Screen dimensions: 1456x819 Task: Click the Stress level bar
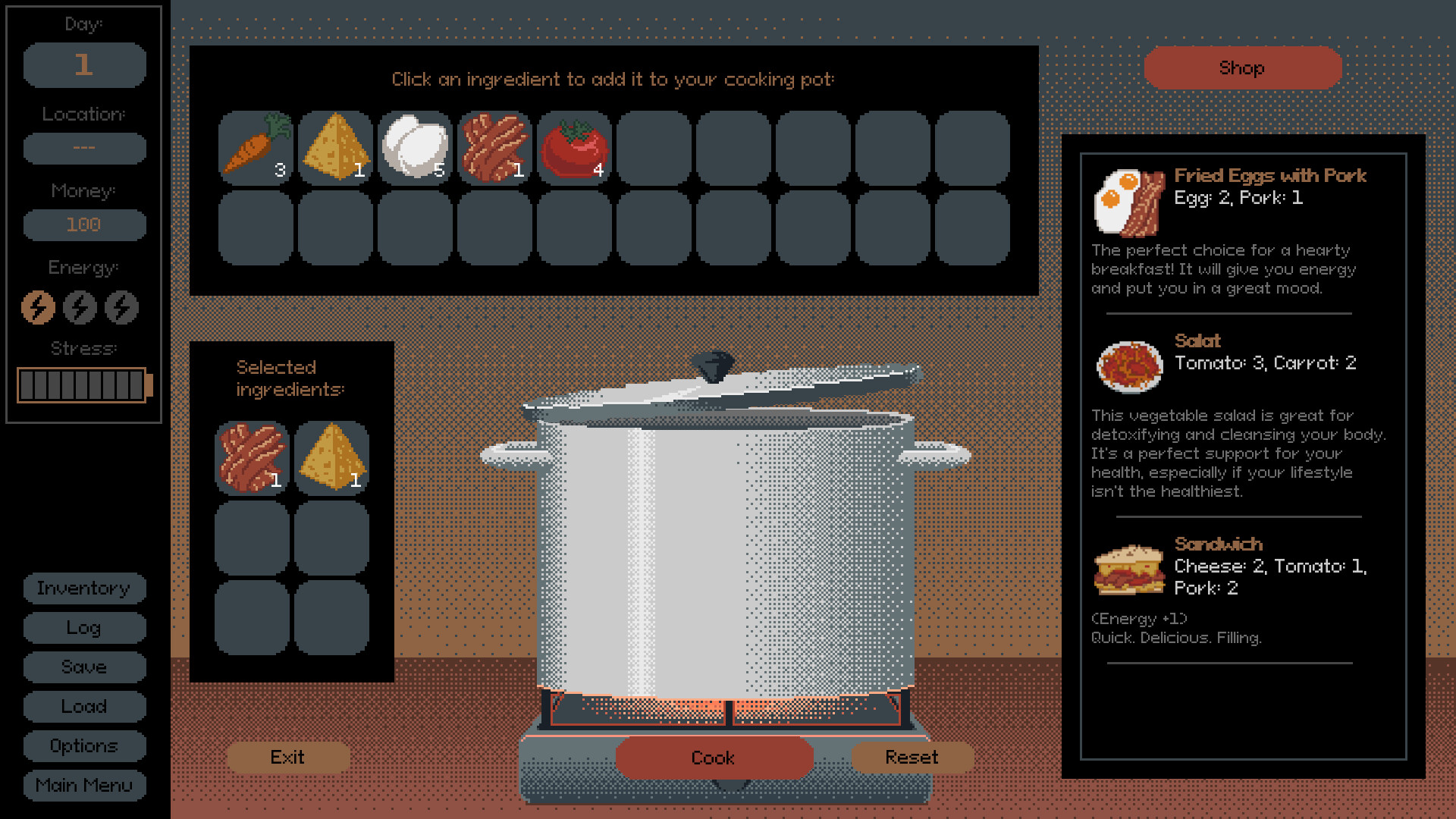pos(82,384)
